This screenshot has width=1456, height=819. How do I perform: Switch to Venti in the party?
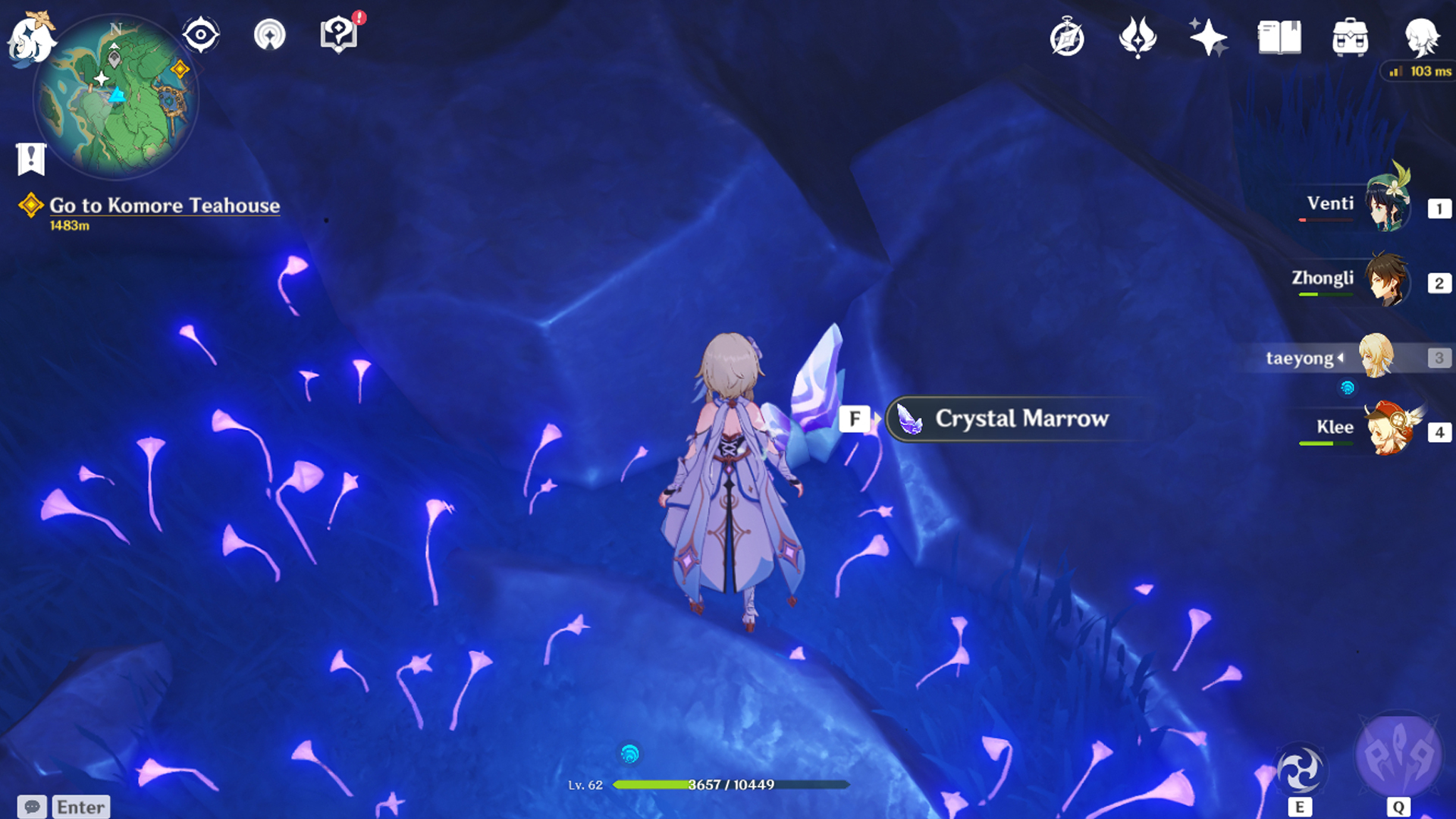pos(1388,205)
